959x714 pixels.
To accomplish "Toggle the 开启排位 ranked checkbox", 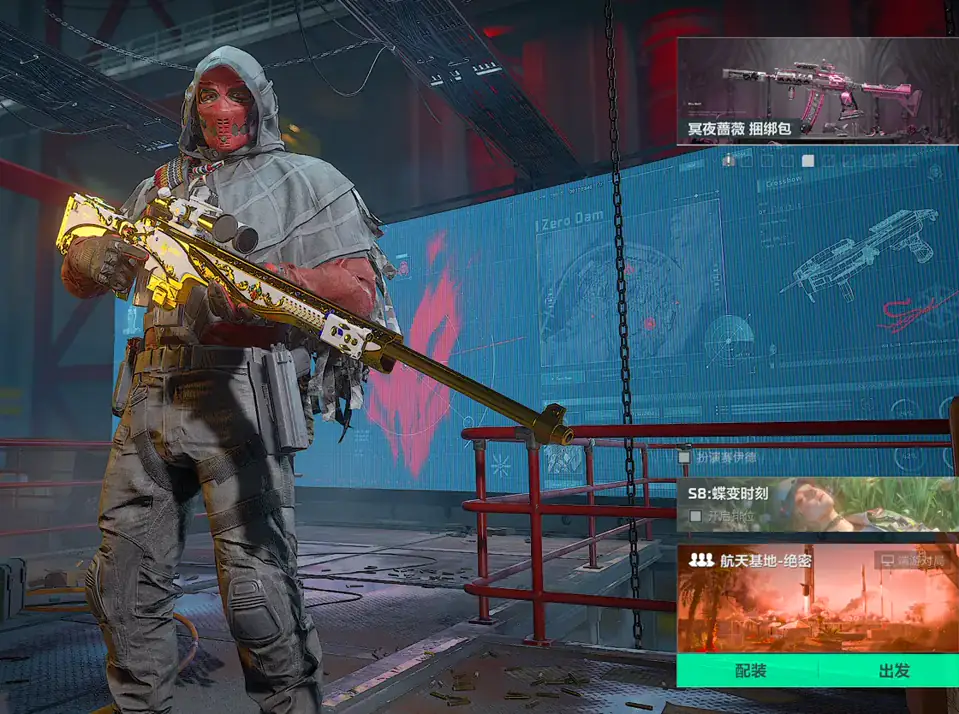I will click(696, 517).
